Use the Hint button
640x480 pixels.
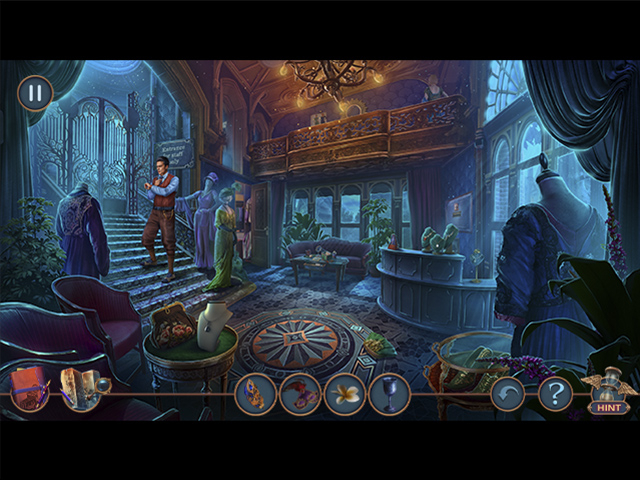609,396
